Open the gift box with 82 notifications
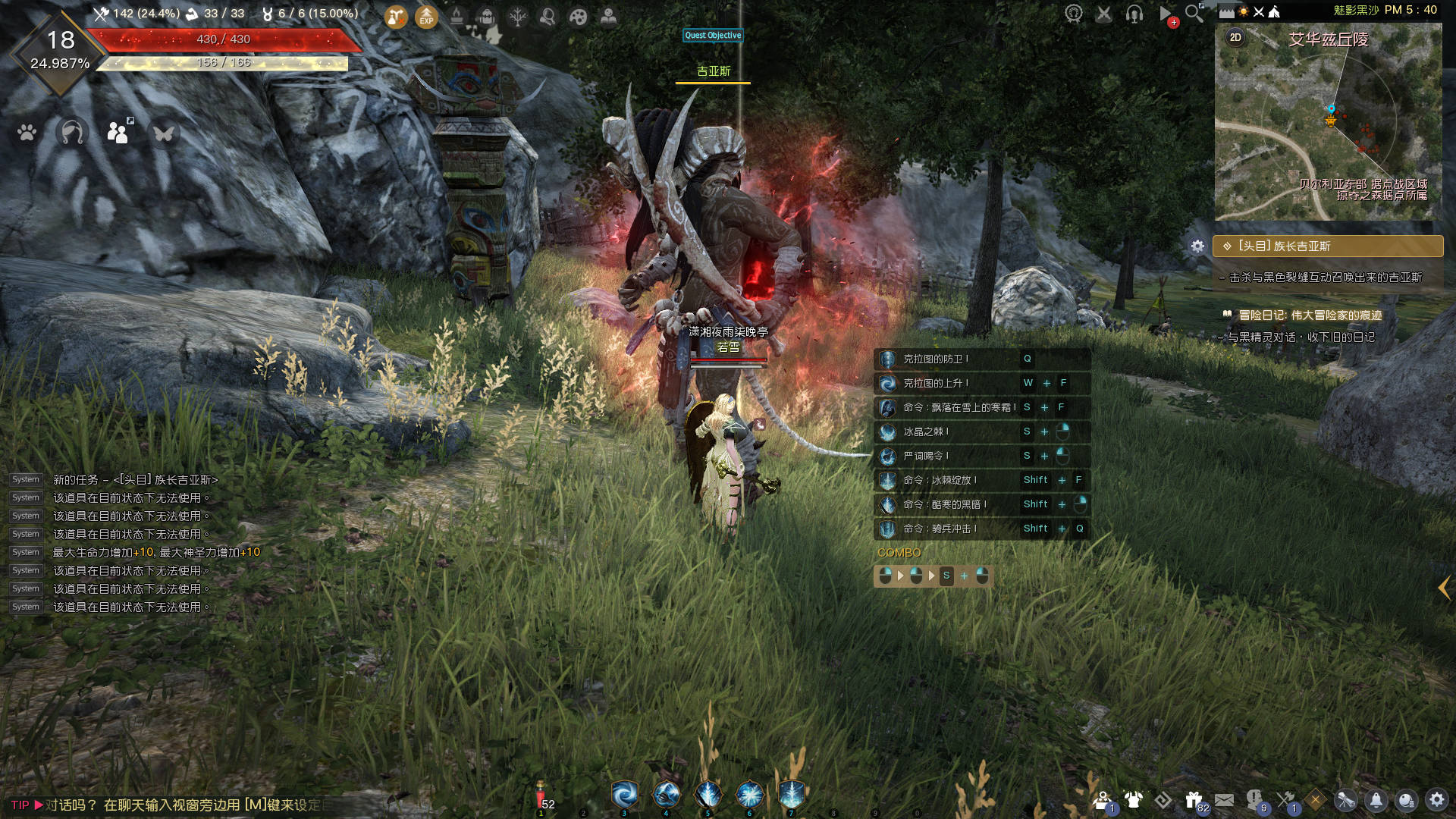The height and width of the screenshot is (819, 1456). [x=1194, y=800]
